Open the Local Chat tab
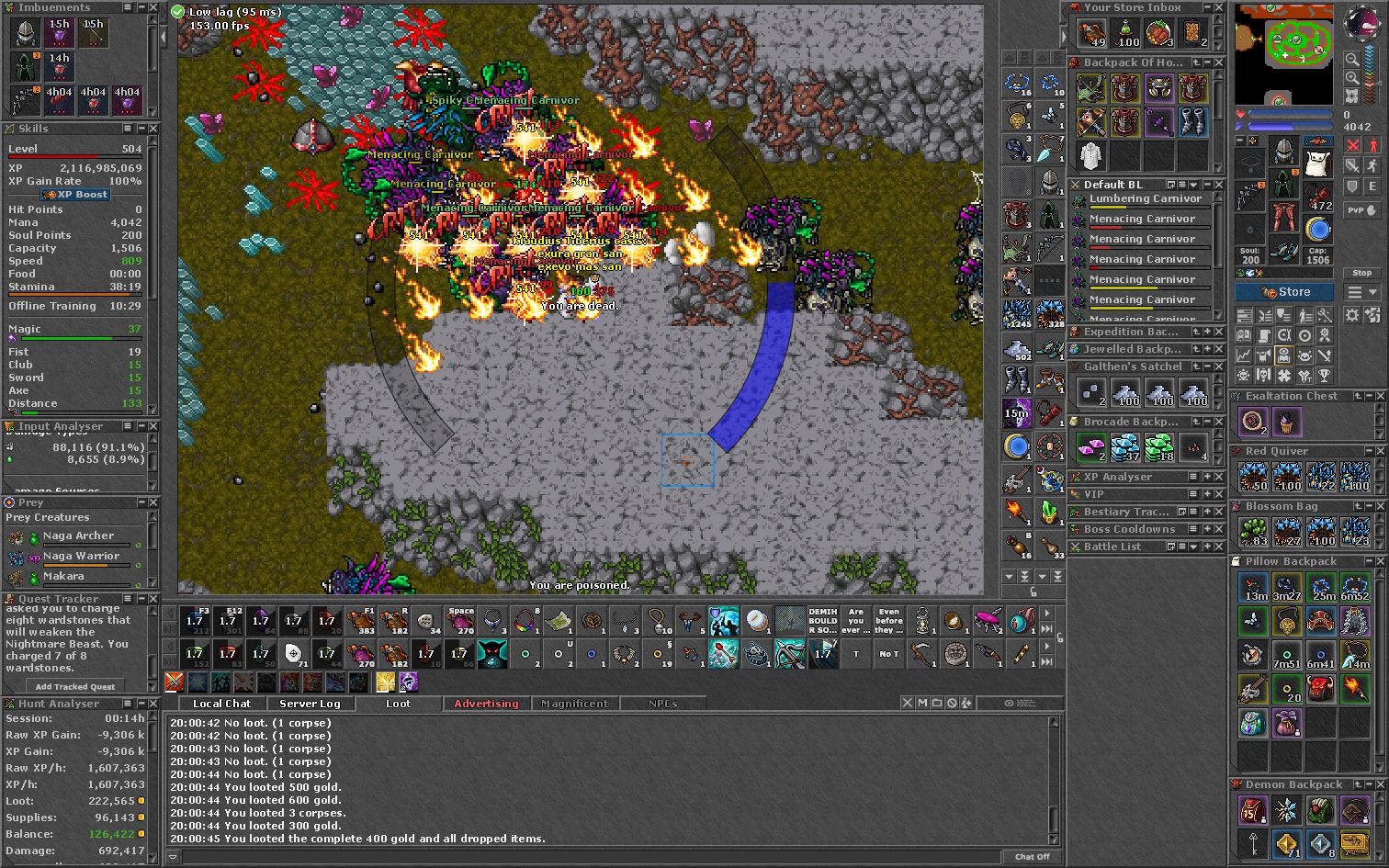The image size is (1389, 868). click(x=221, y=704)
